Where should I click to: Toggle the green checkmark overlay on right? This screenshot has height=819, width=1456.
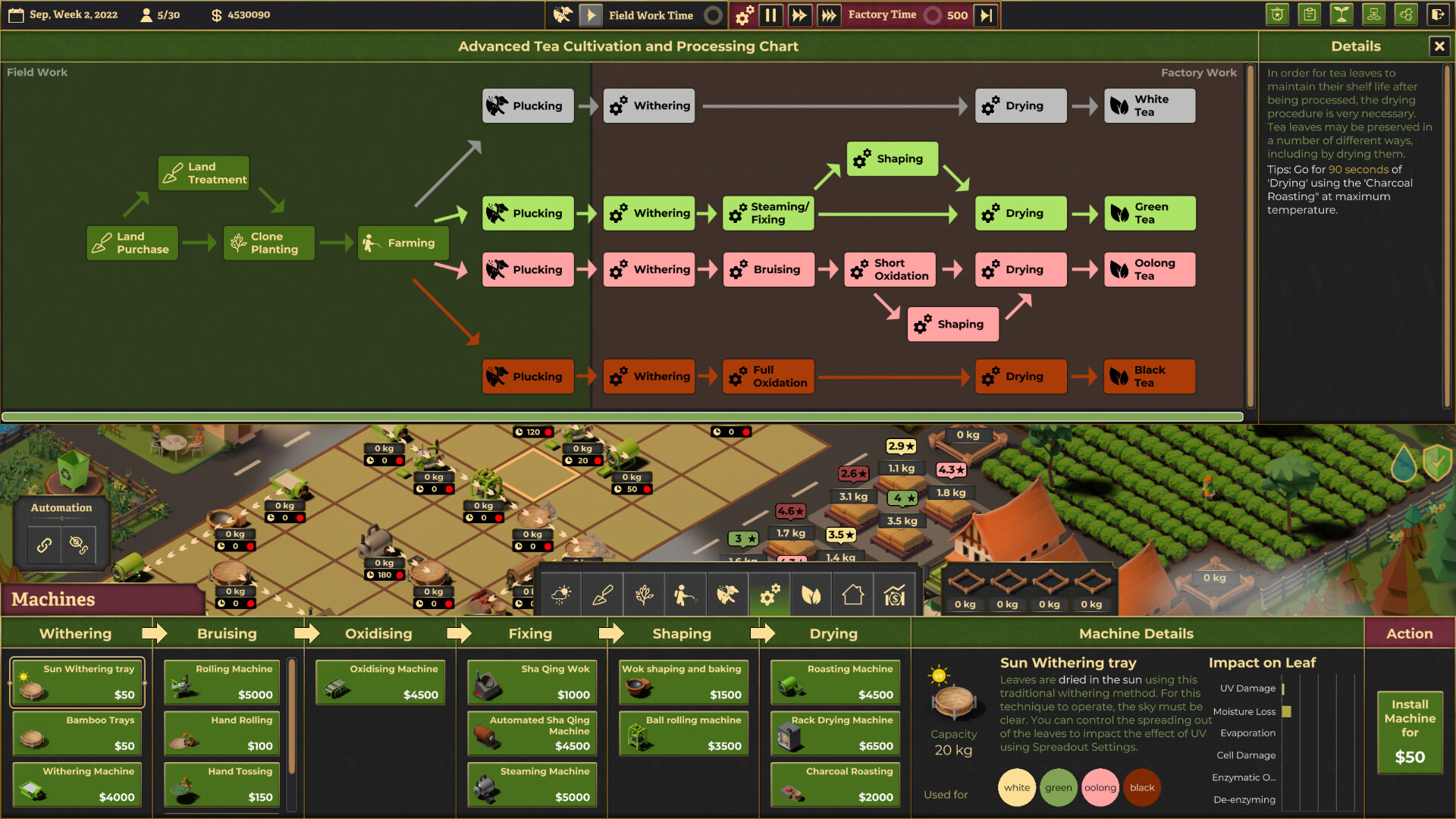(x=1436, y=463)
